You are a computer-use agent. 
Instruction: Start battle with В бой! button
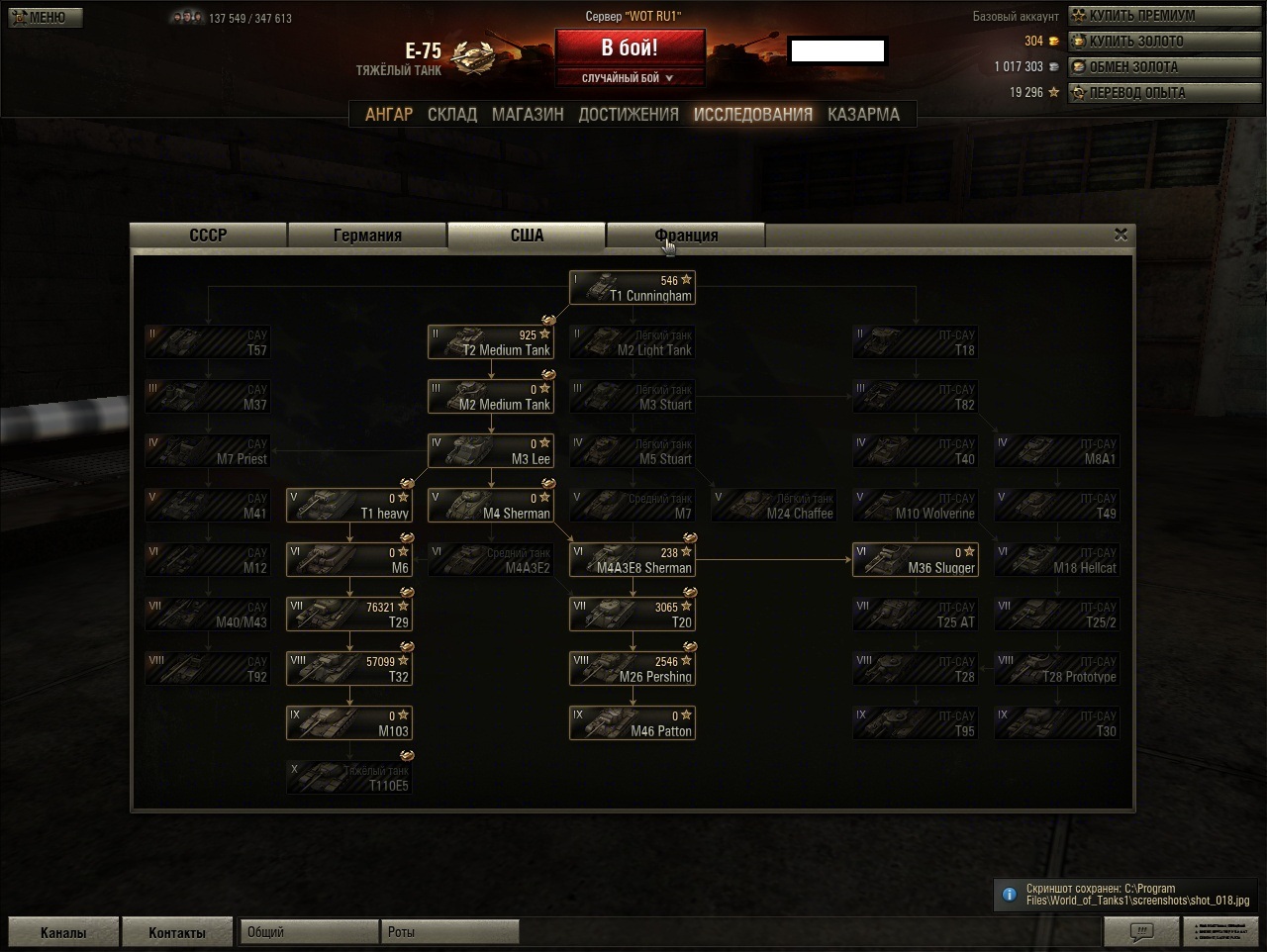630,48
